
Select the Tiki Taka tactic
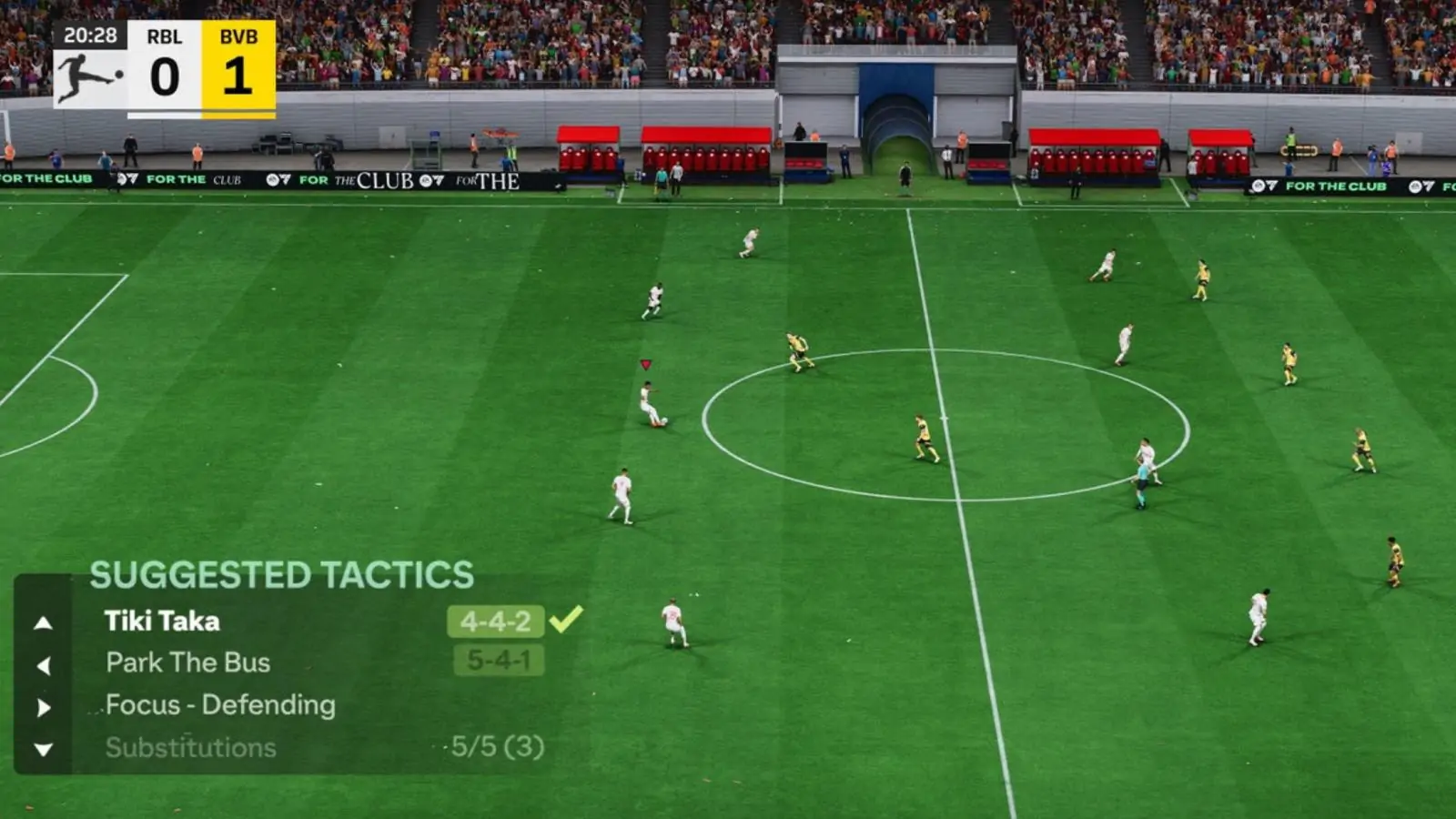coord(162,622)
